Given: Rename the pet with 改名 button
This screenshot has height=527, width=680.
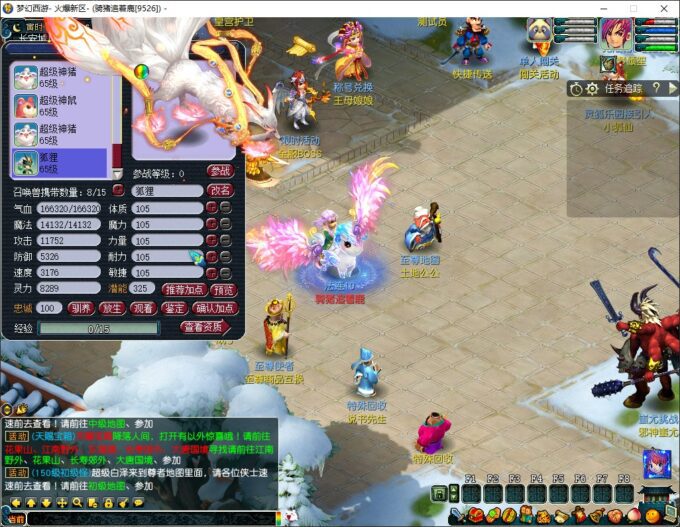Looking at the screenshot, I should click(x=220, y=190).
